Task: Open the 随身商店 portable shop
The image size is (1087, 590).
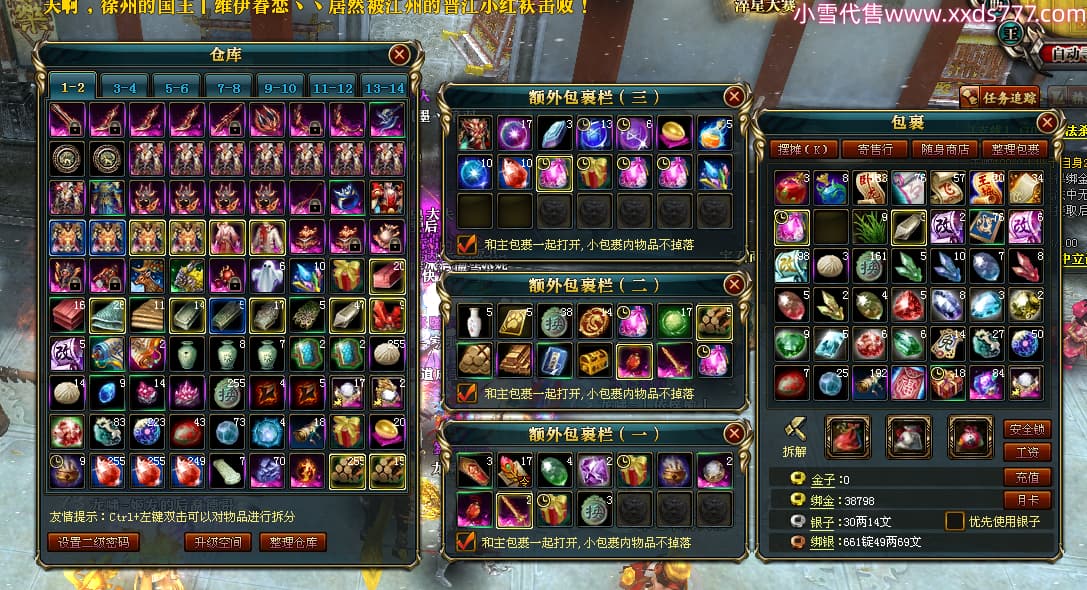Action: click(944, 150)
